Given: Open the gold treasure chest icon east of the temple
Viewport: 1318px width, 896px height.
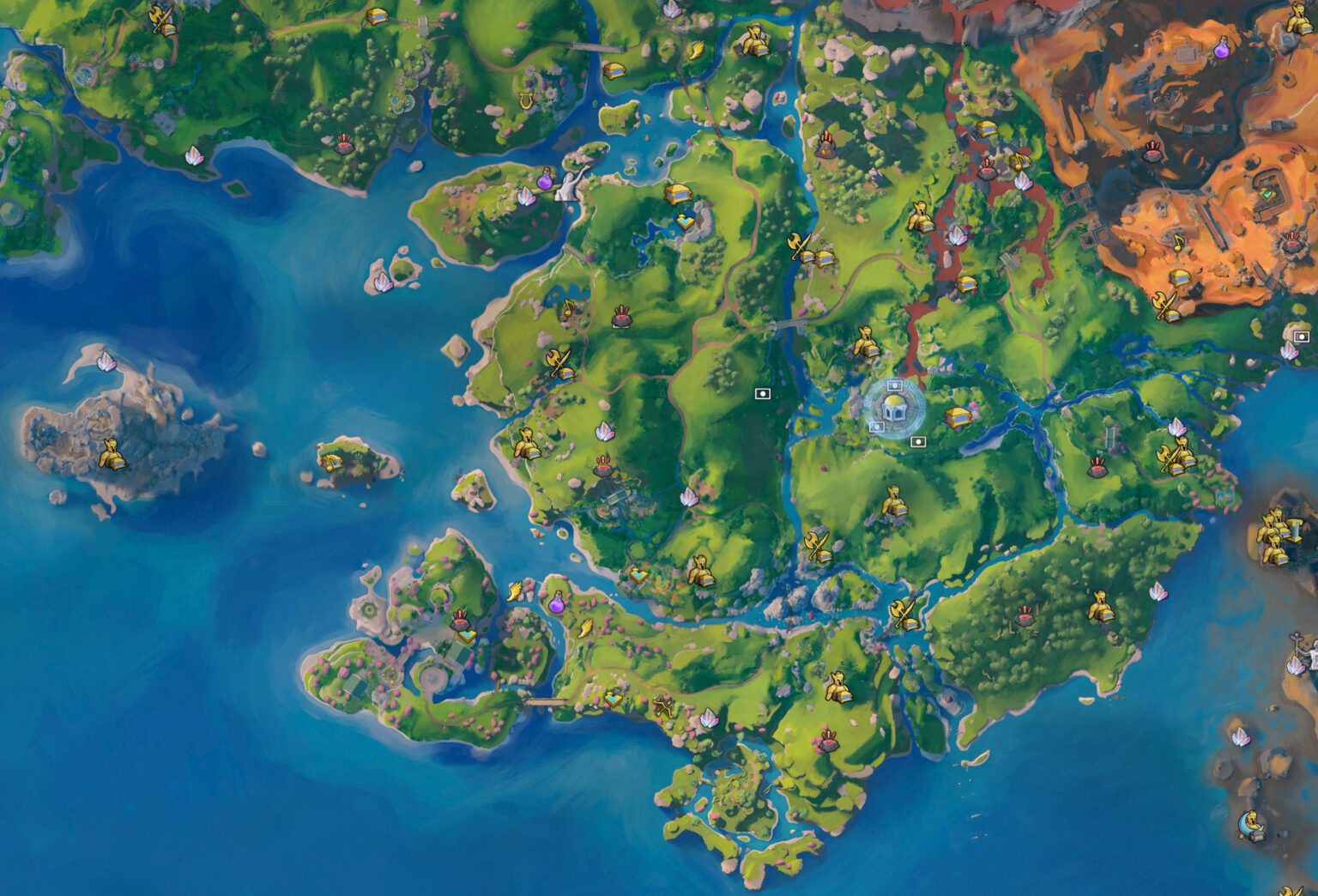Looking at the screenshot, I should click(958, 415).
